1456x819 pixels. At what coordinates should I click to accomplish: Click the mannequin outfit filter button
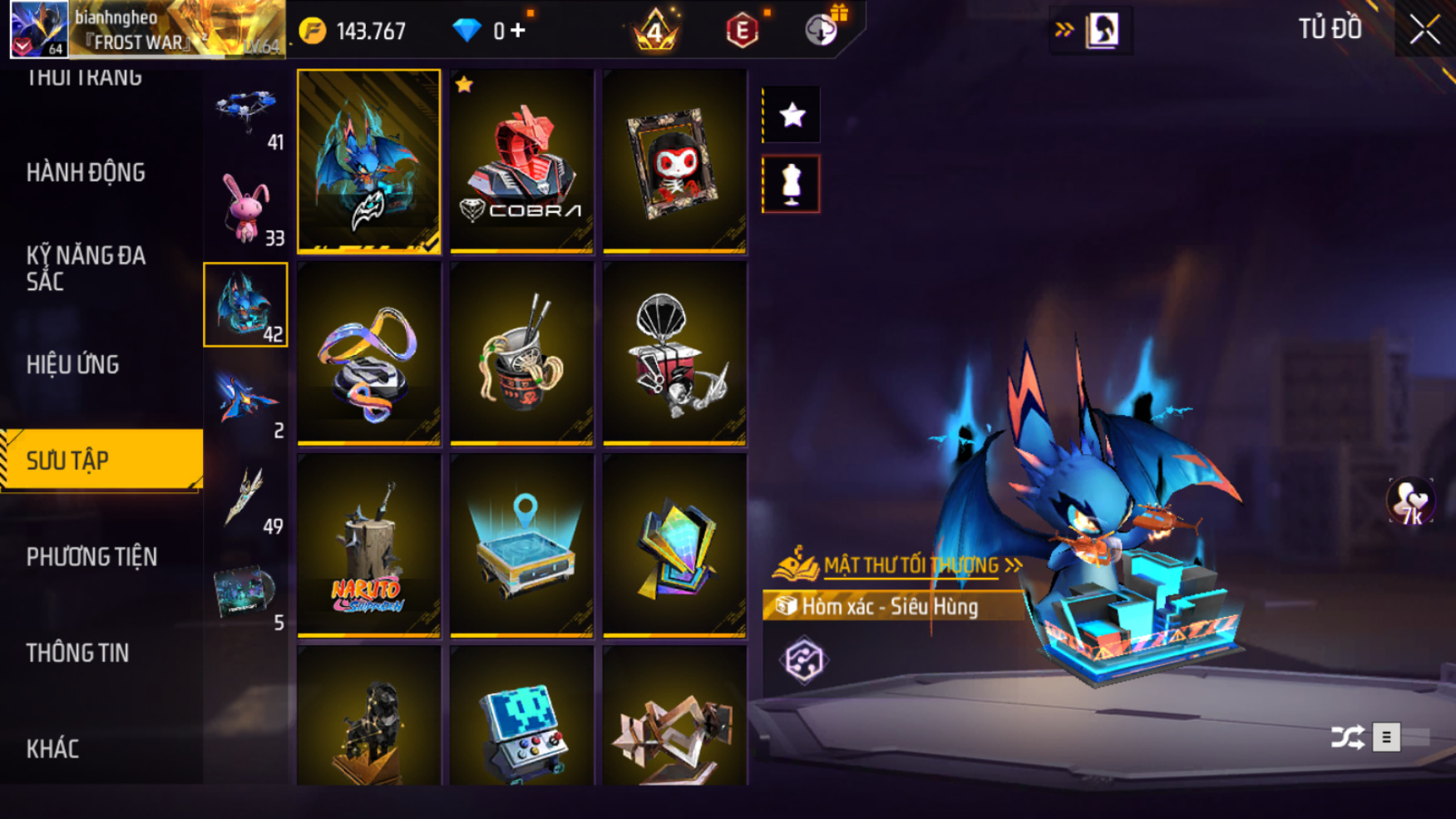point(791,184)
